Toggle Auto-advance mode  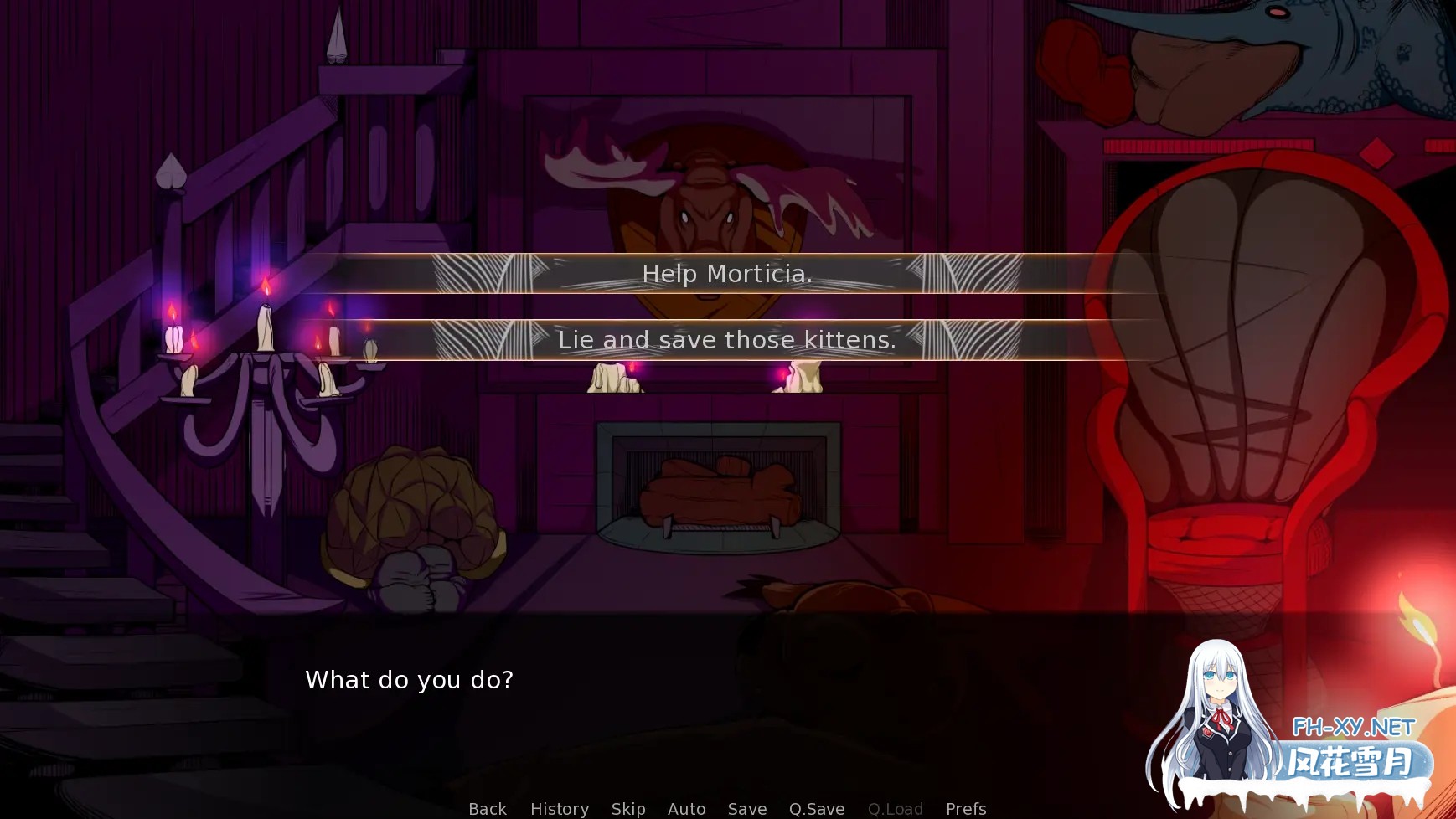(x=686, y=809)
